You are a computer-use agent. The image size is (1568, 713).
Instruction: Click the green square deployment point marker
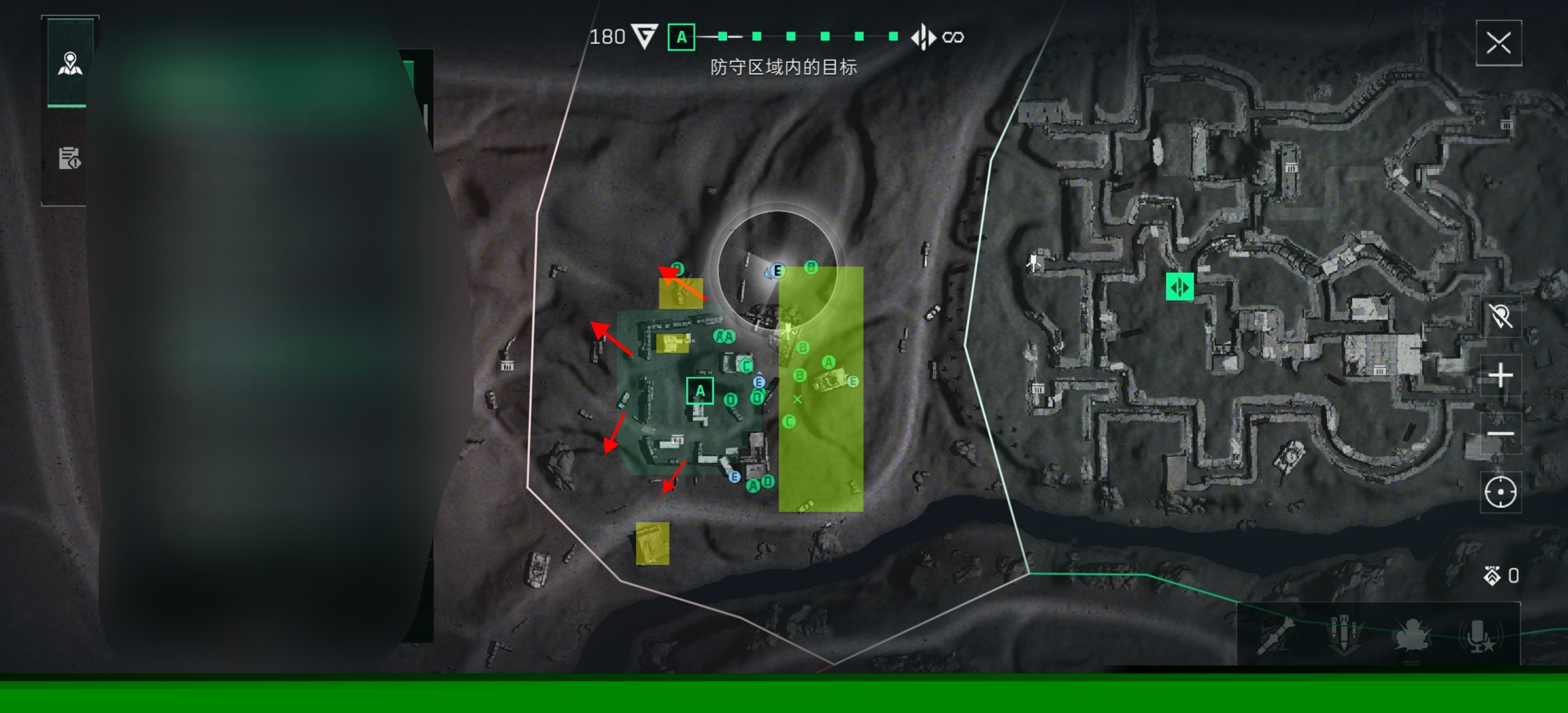1179,287
